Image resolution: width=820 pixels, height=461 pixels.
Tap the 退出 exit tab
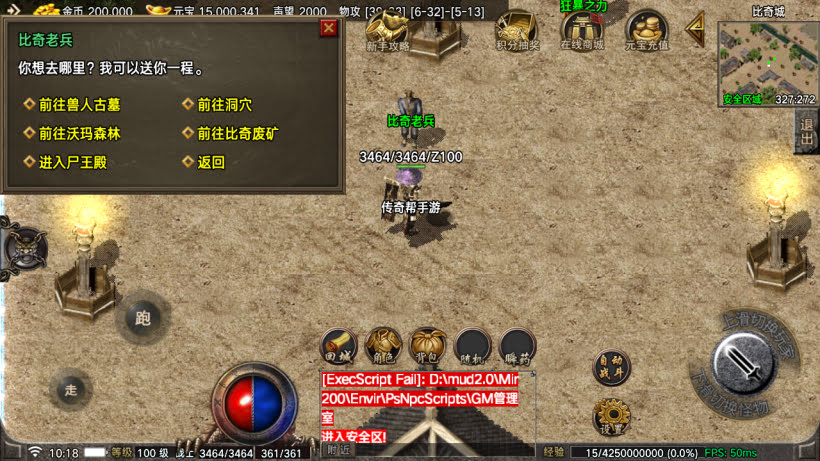click(x=807, y=131)
